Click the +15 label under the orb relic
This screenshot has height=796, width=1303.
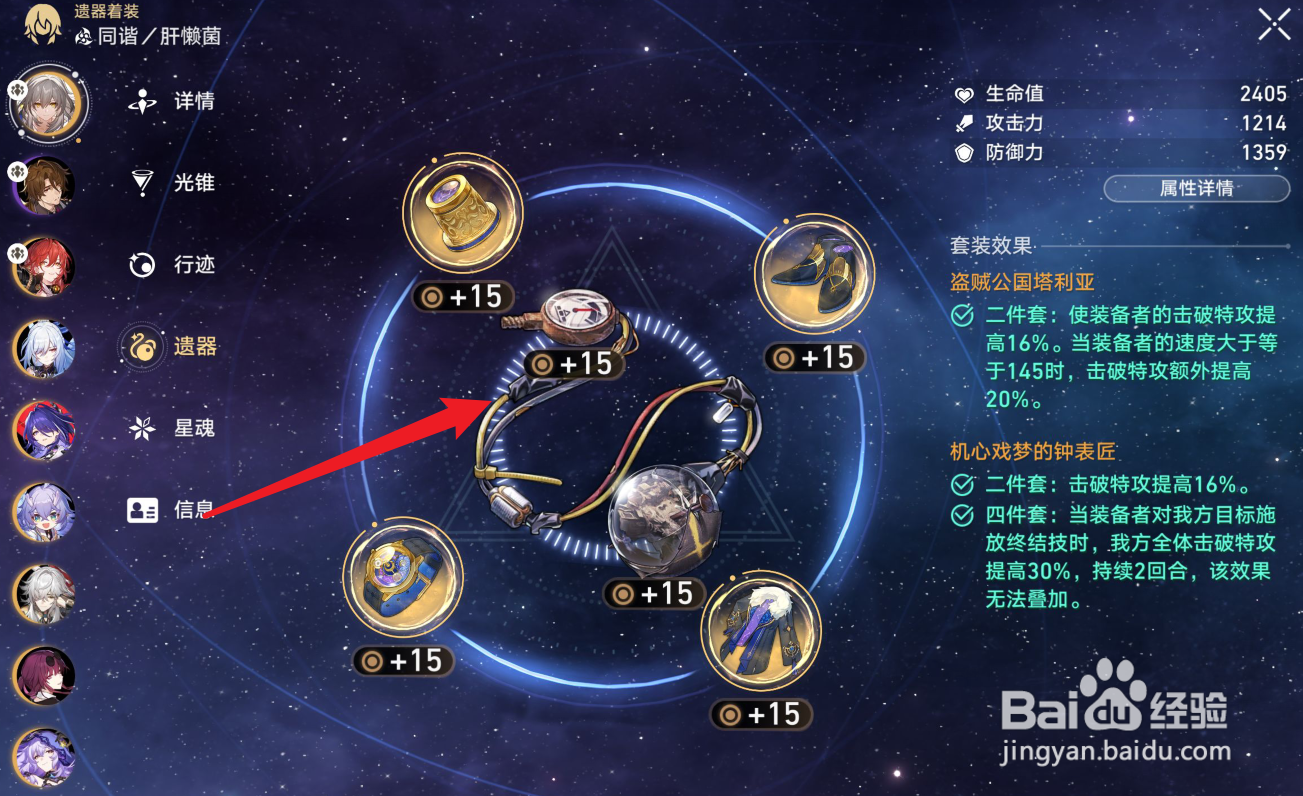655,594
